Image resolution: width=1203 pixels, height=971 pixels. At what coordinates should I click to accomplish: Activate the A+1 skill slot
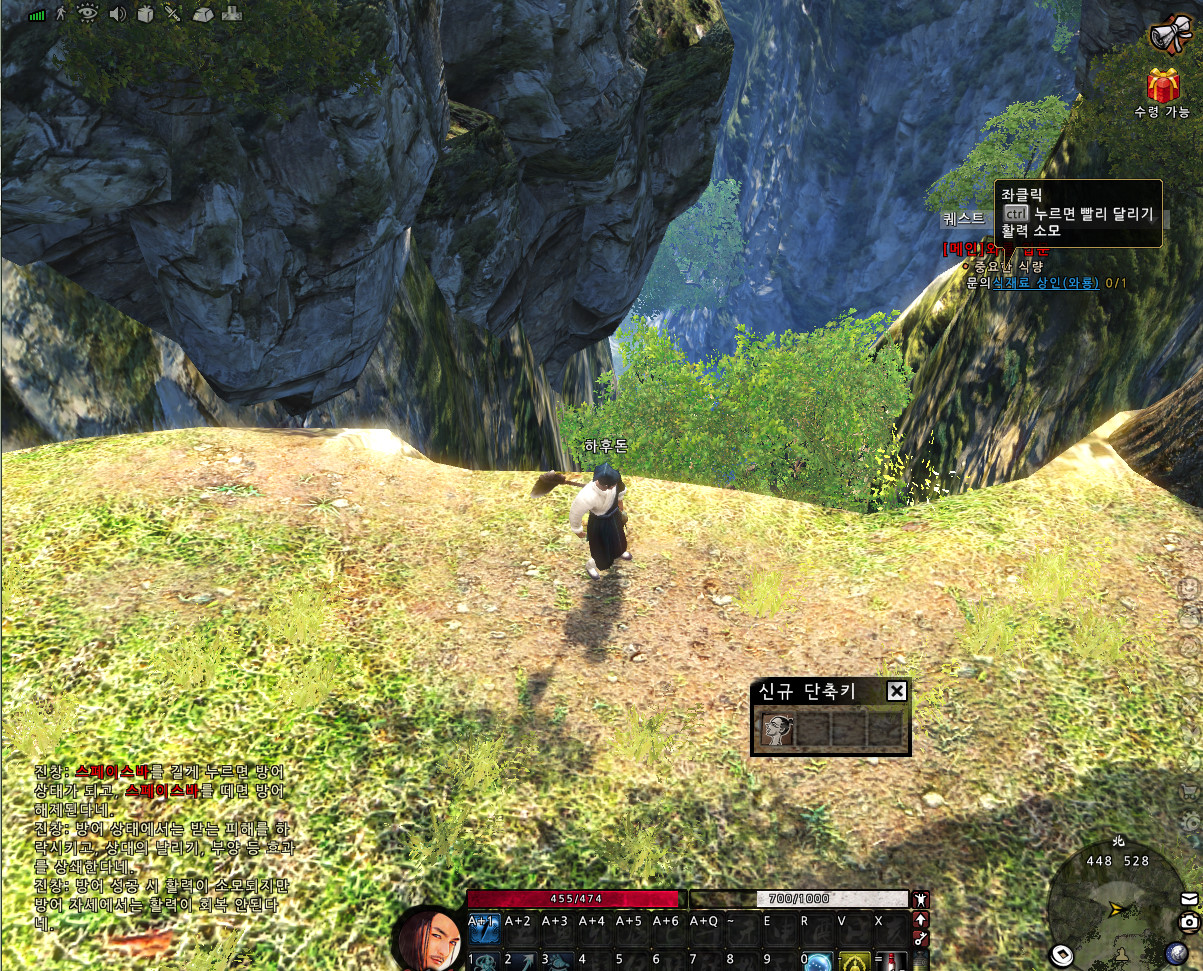coord(484,929)
